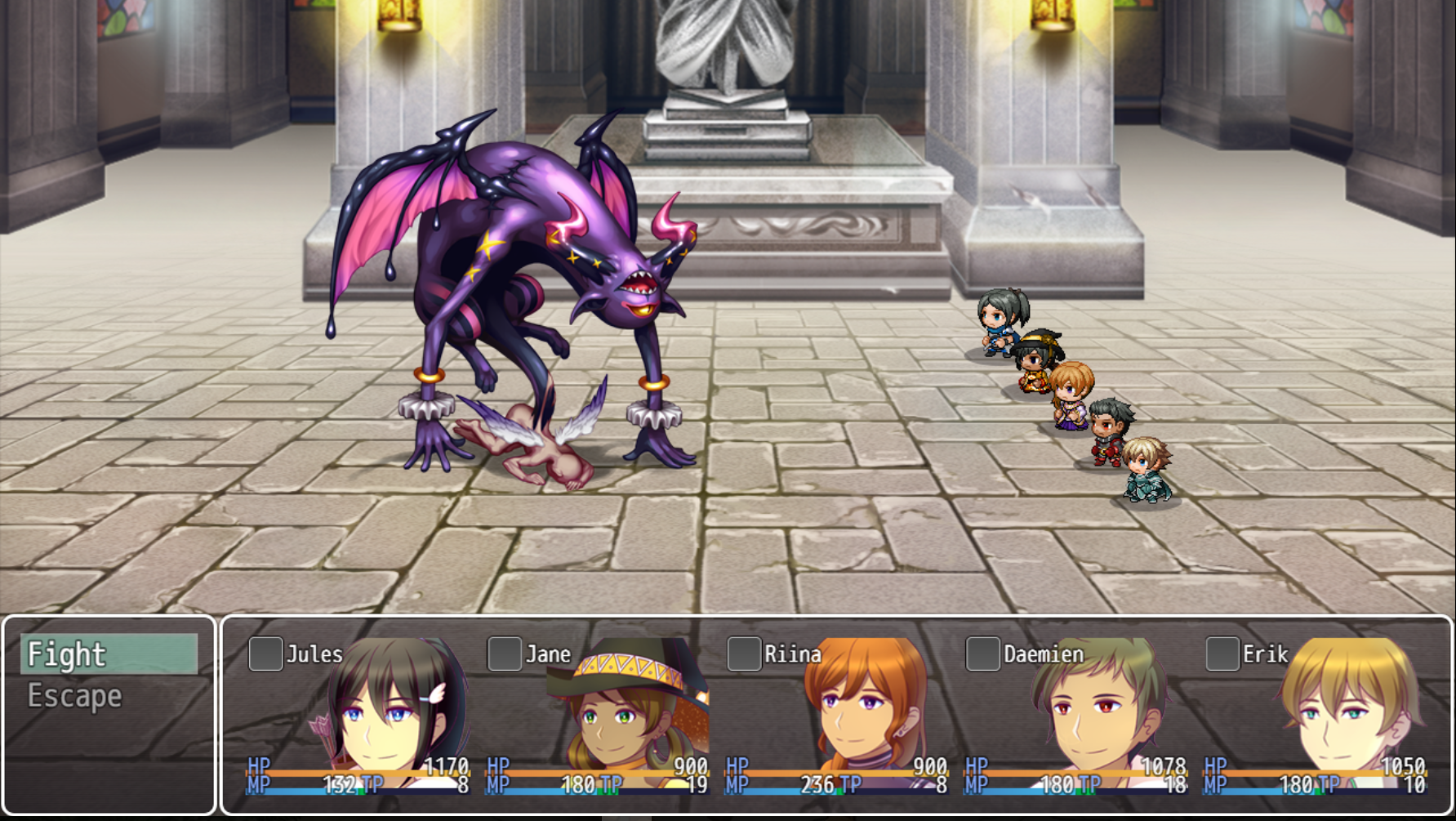
Task: Select Jules's party status panel
Action: pos(359,715)
